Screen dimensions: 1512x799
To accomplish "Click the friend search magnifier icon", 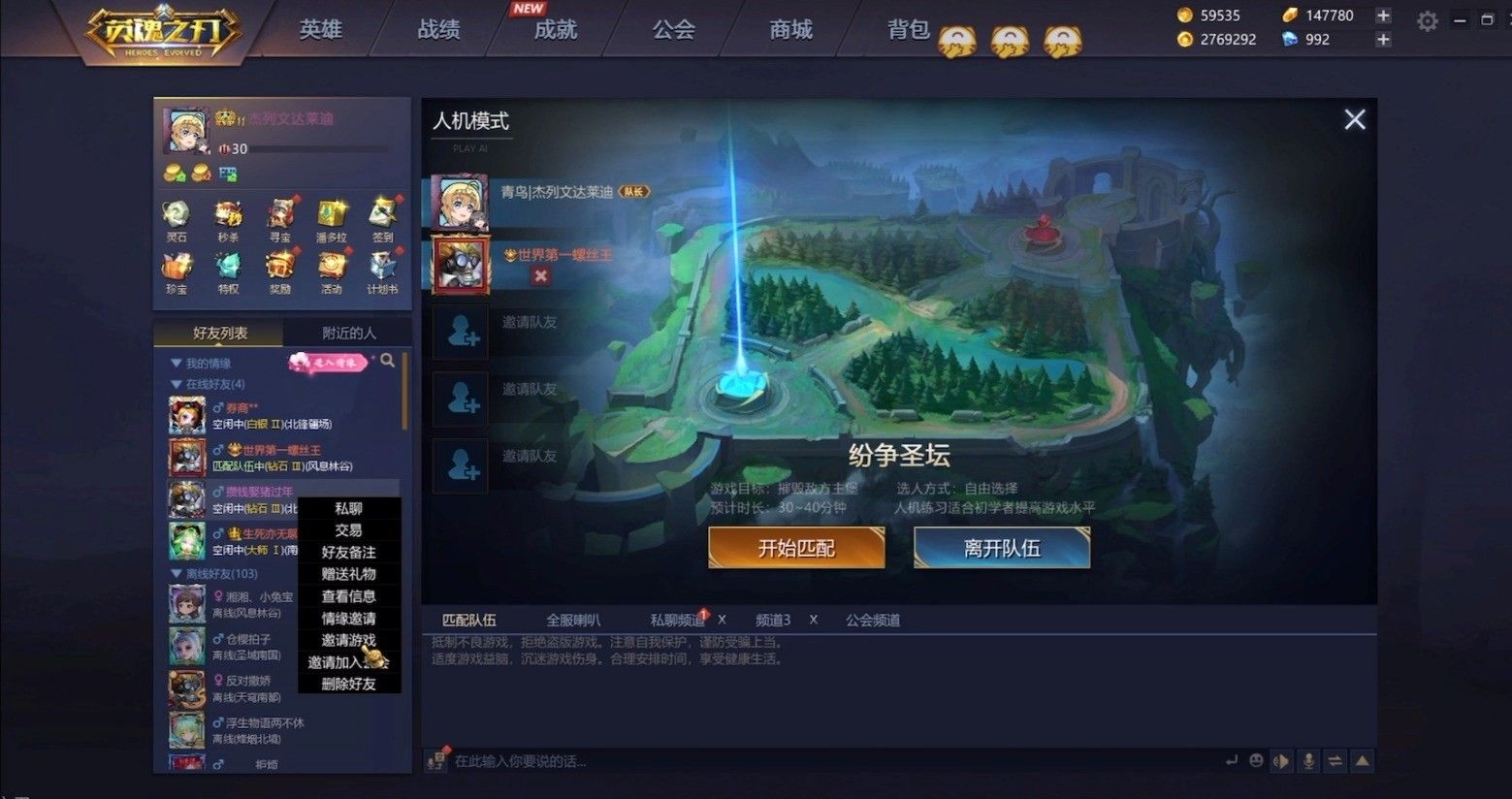I will point(388,361).
